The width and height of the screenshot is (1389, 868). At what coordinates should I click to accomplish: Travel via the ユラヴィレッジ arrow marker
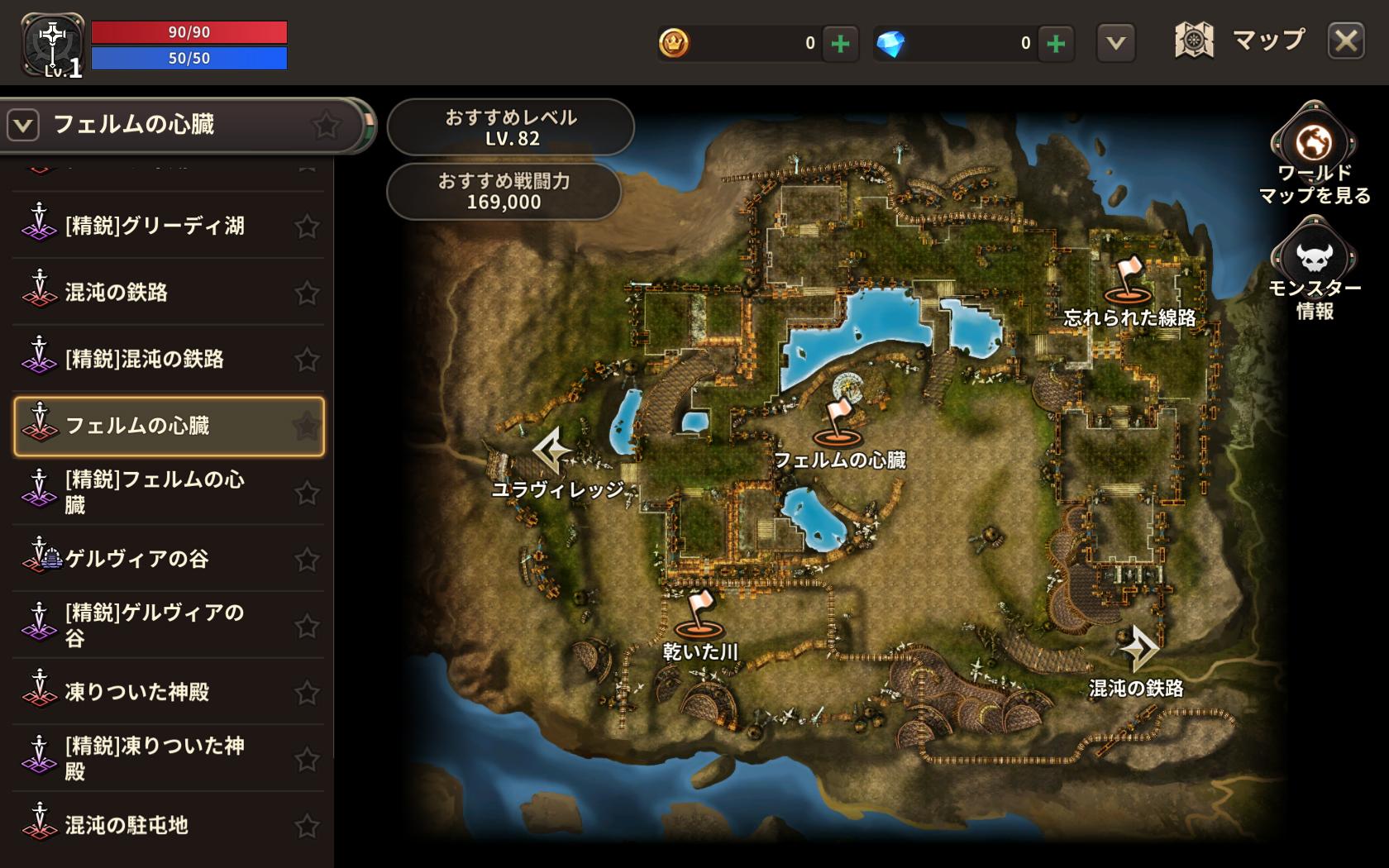[551, 451]
